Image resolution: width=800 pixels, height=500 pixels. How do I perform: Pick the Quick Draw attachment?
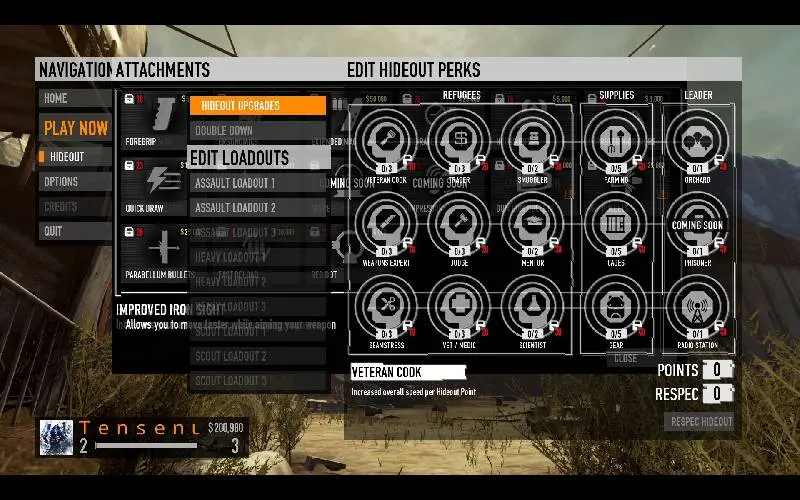tap(151, 184)
